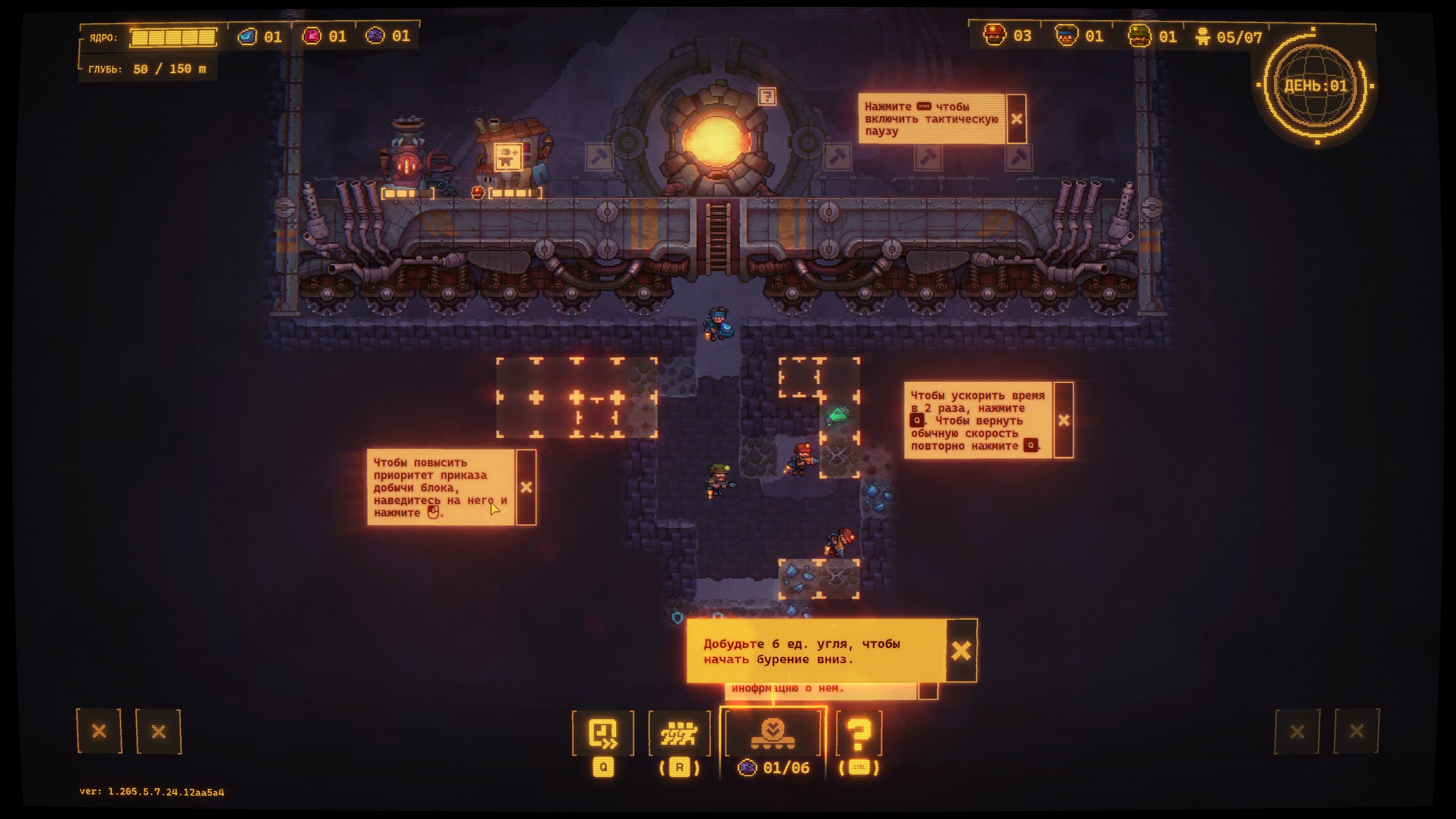Click the question mark icon above the core
The height and width of the screenshot is (819, 1456).
pos(766,97)
